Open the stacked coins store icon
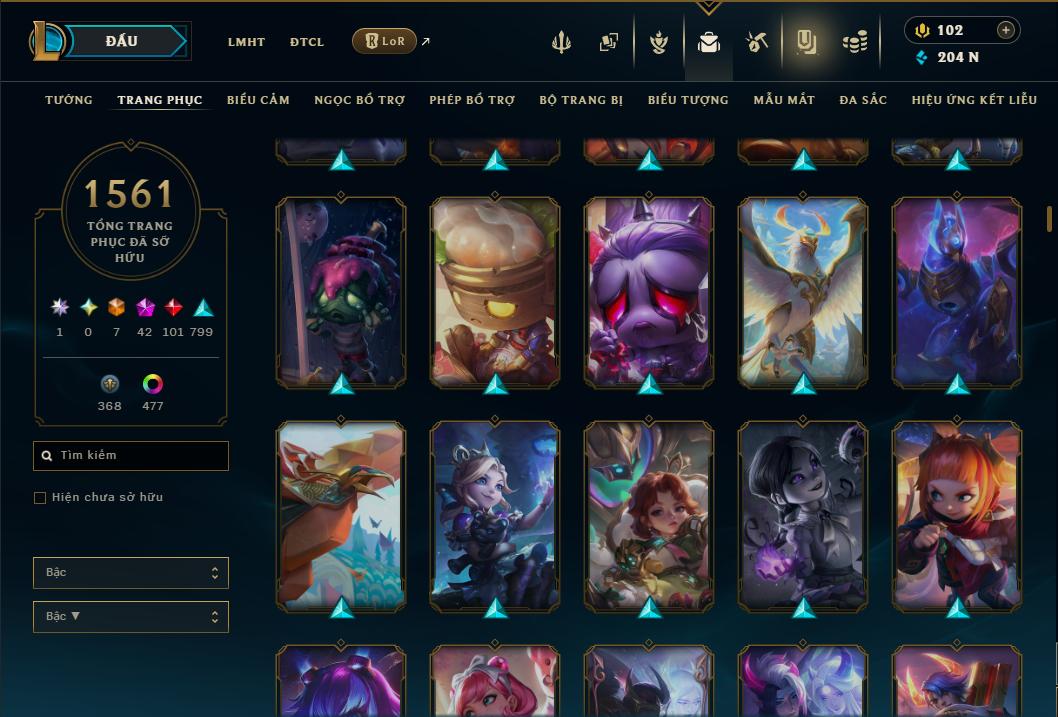The image size is (1058, 717). click(x=854, y=42)
